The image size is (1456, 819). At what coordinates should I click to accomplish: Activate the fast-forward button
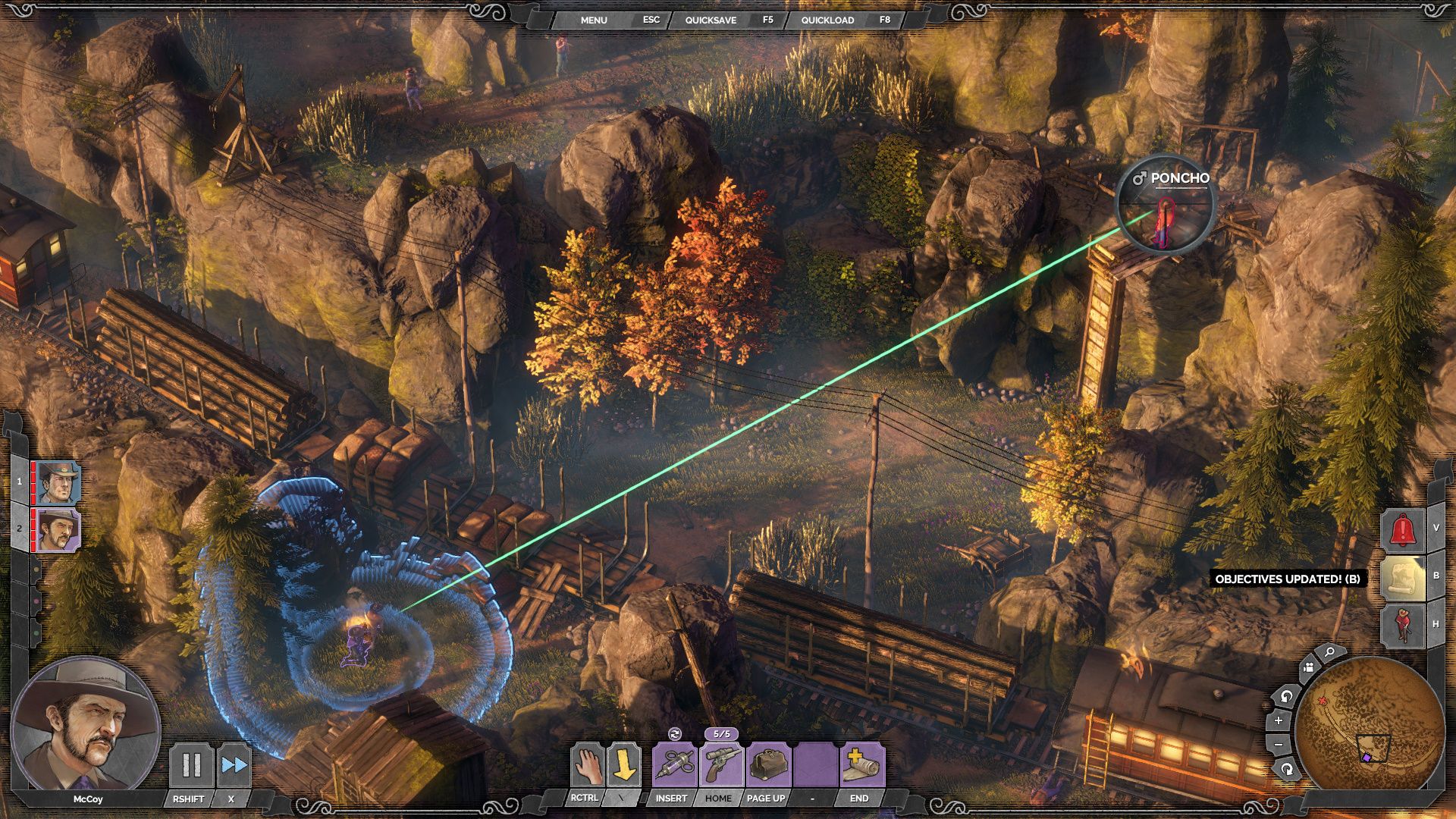tap(234, 764)
